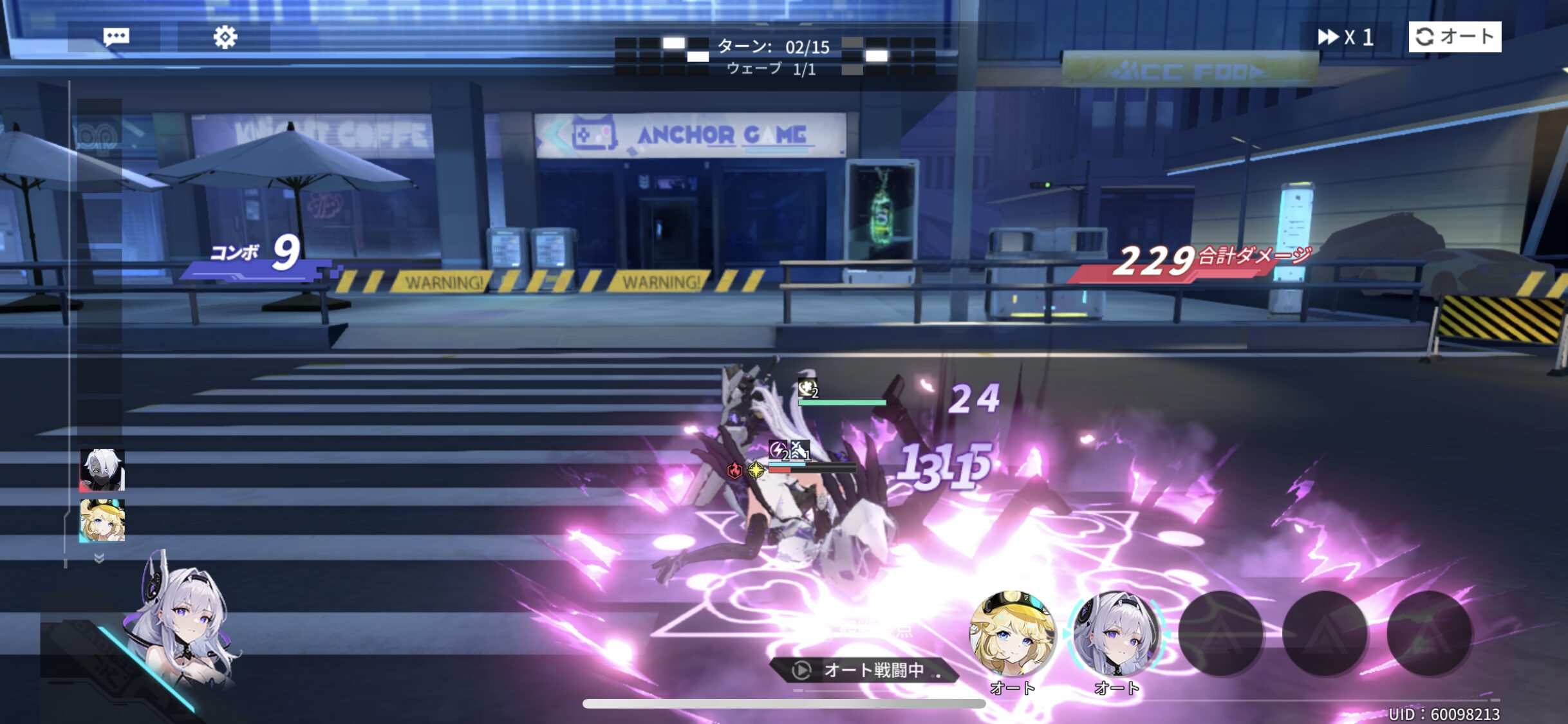Click the blonde girl turn-order portrait
Image resolution: width=1568 pixels, height=724 pixels.
pyautogui.click(x=102, y=520)
